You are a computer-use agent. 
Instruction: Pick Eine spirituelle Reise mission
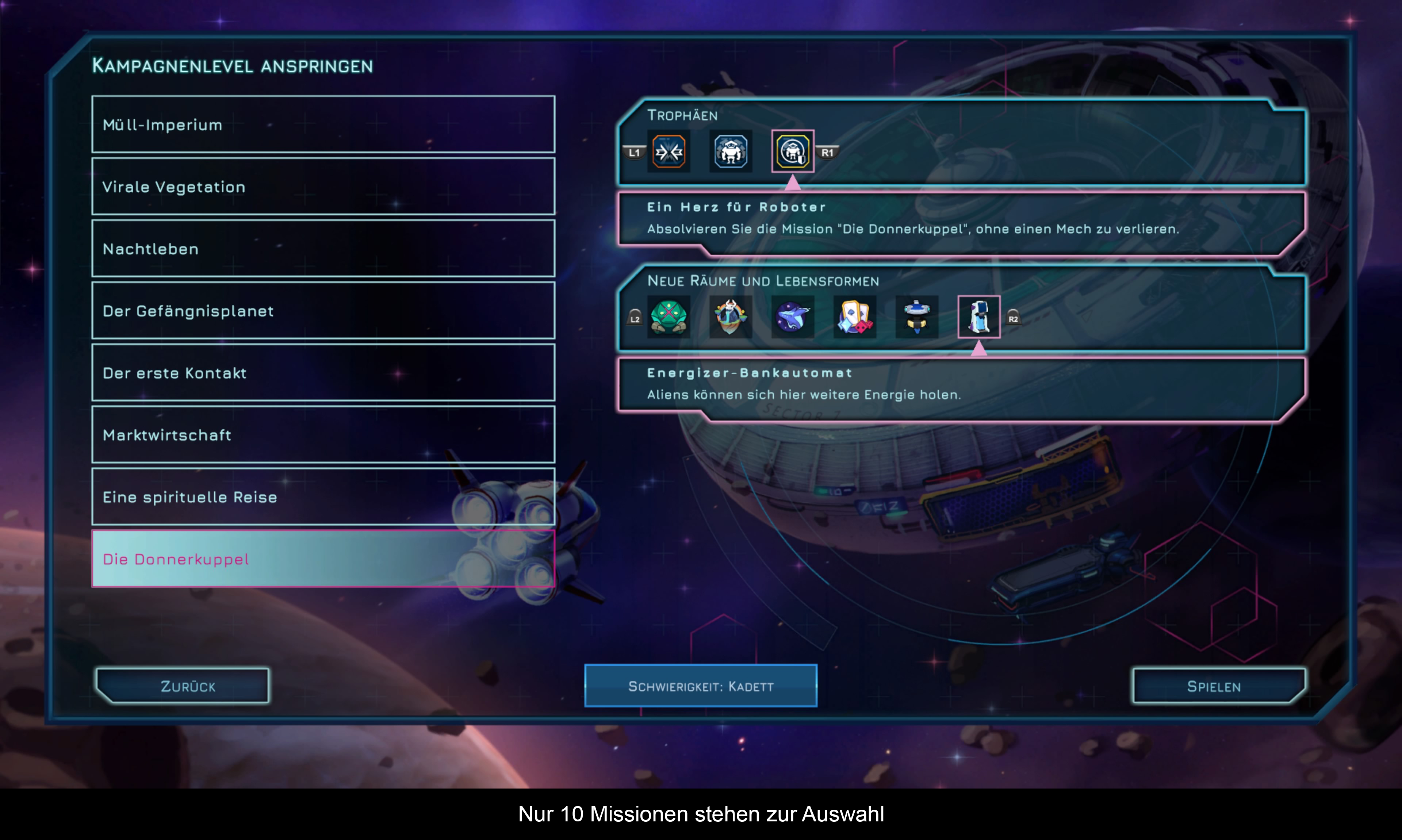coord(323,496)
